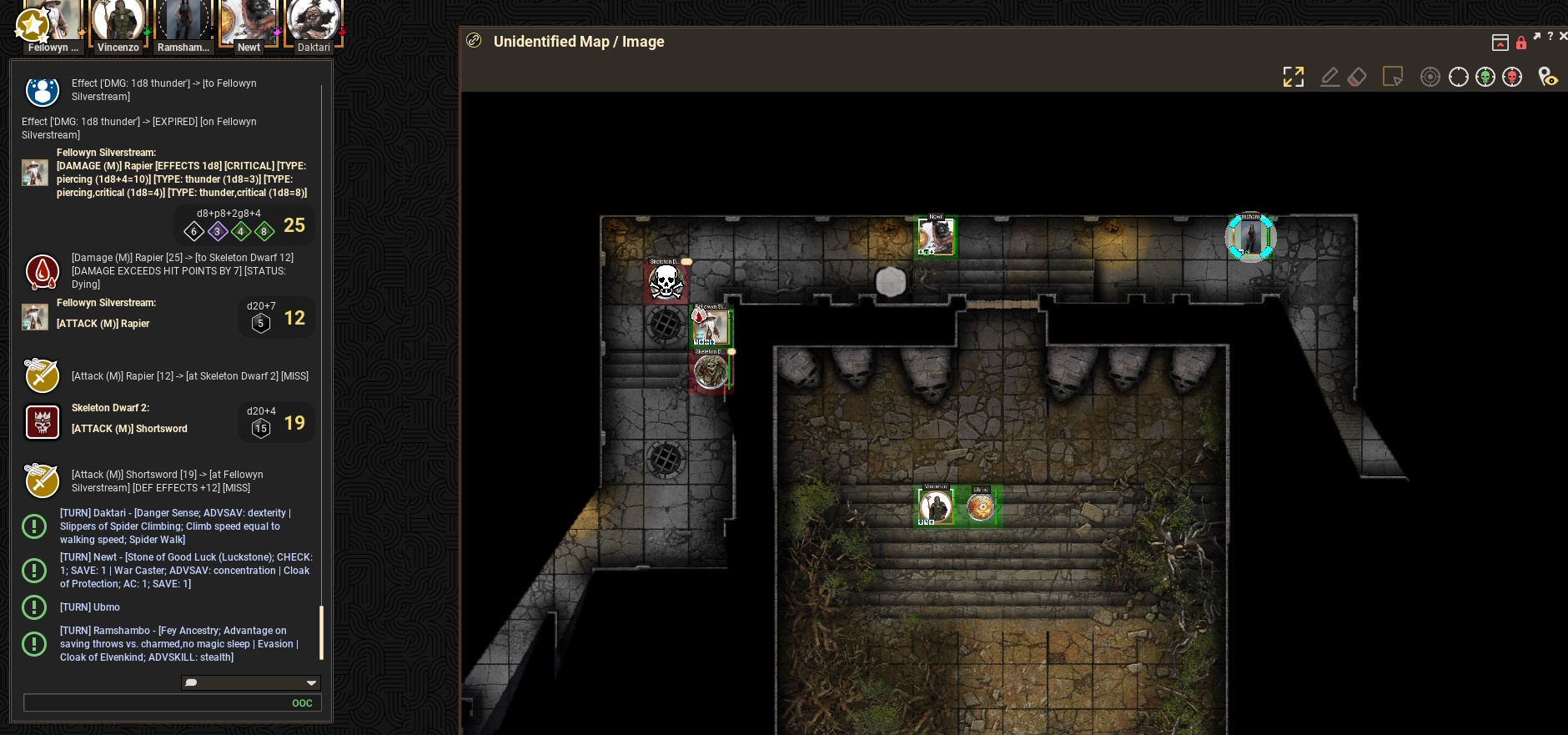Open Vincenzo's character portrait
This screenshot has width=1568, height=735.
tap(118, 21)
